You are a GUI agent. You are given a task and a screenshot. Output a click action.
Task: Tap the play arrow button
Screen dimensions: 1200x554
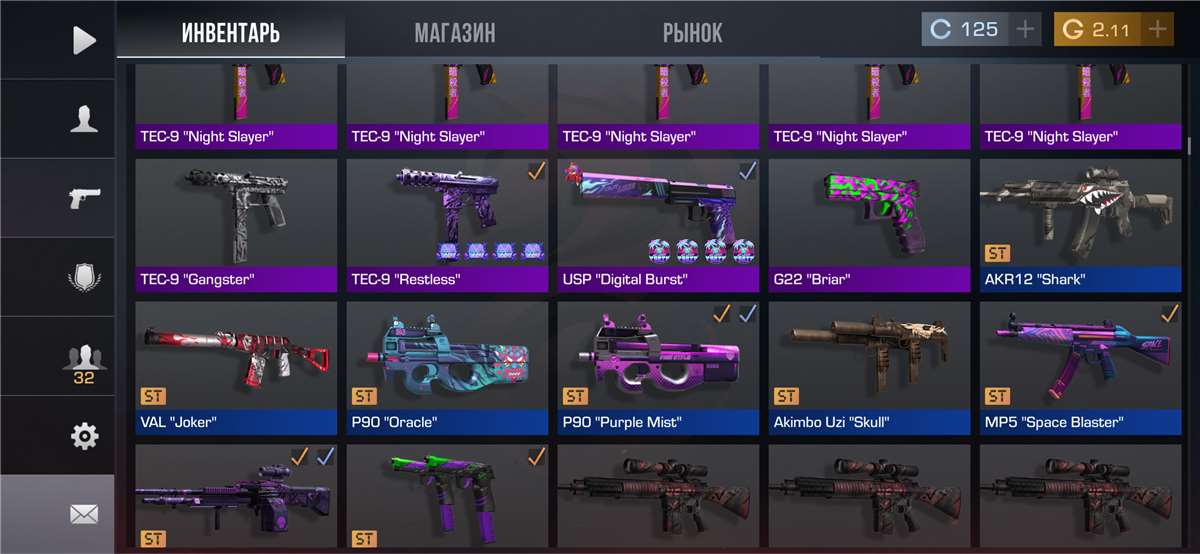coord(84,39)
